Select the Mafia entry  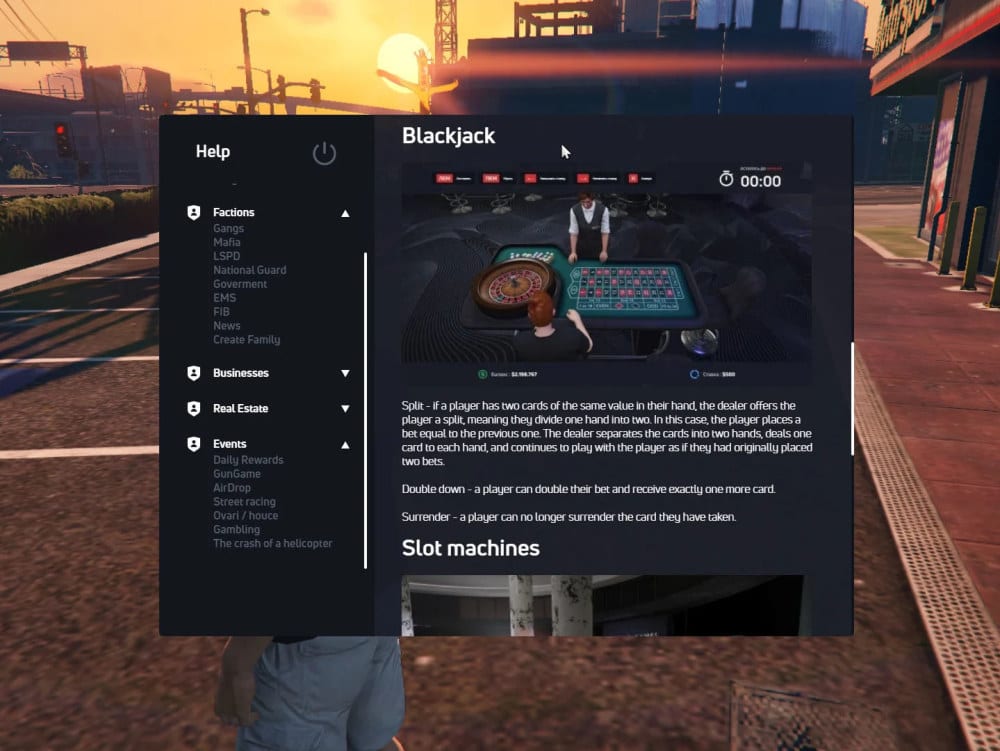(x=227, y=243)
